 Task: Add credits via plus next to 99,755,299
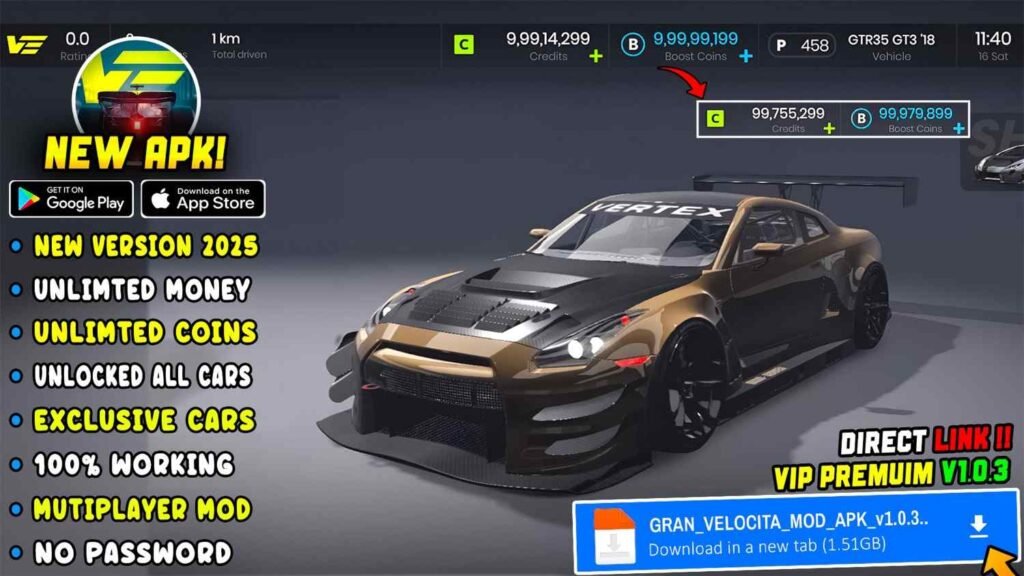831,128
